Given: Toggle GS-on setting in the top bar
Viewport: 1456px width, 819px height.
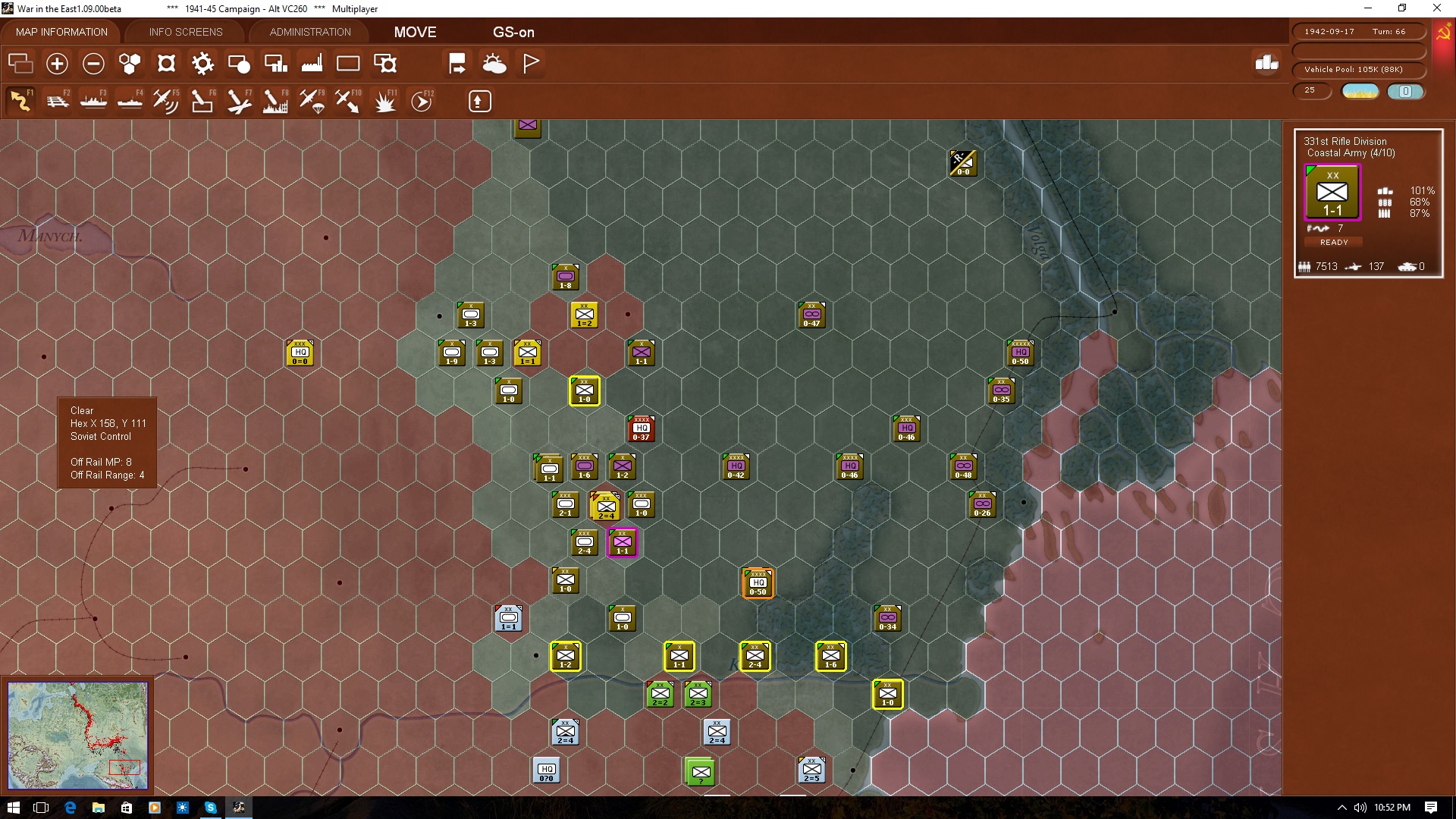Looking at the screenshot, I should [514, 32].
